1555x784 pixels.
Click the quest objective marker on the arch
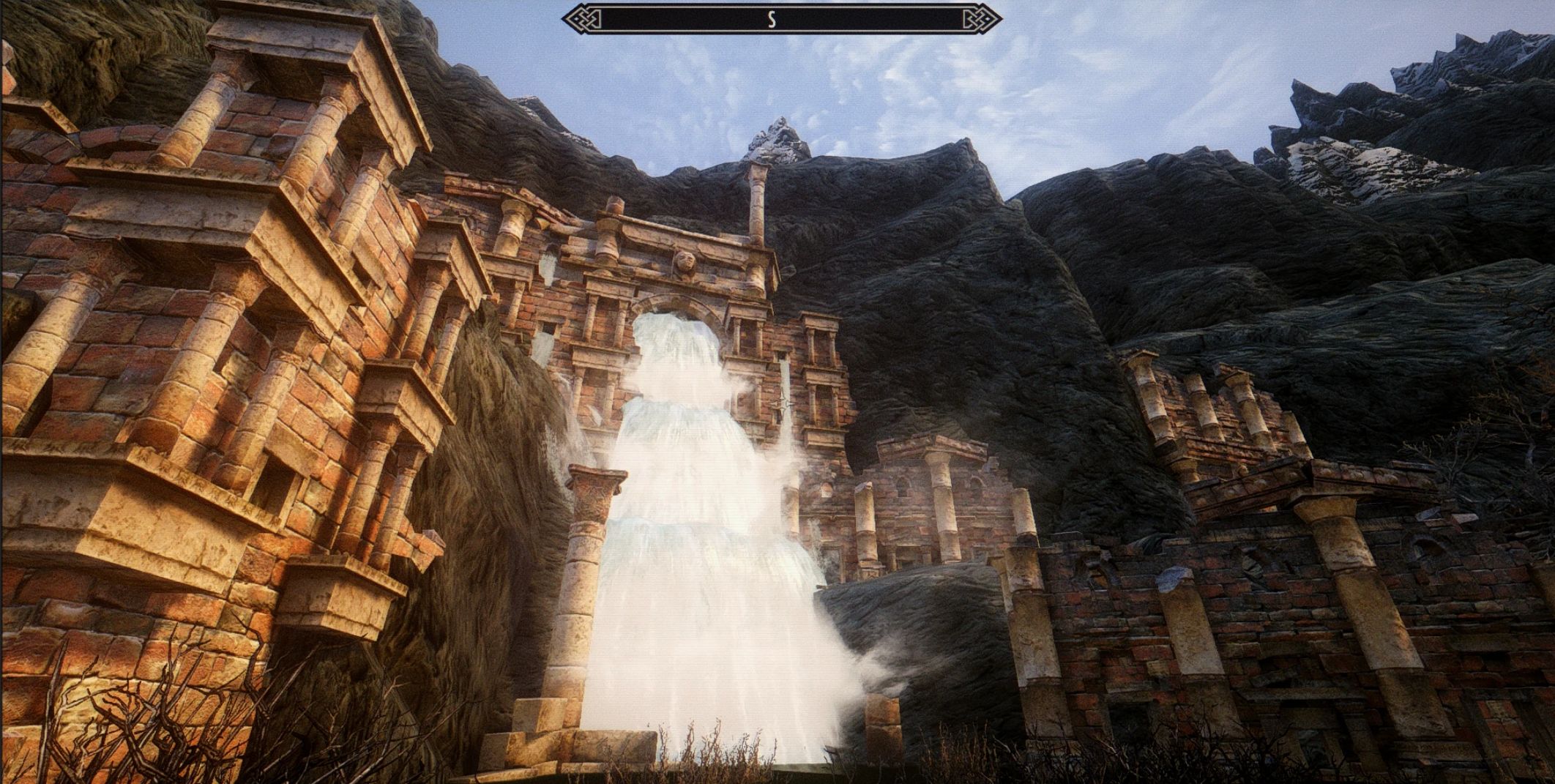783,403
